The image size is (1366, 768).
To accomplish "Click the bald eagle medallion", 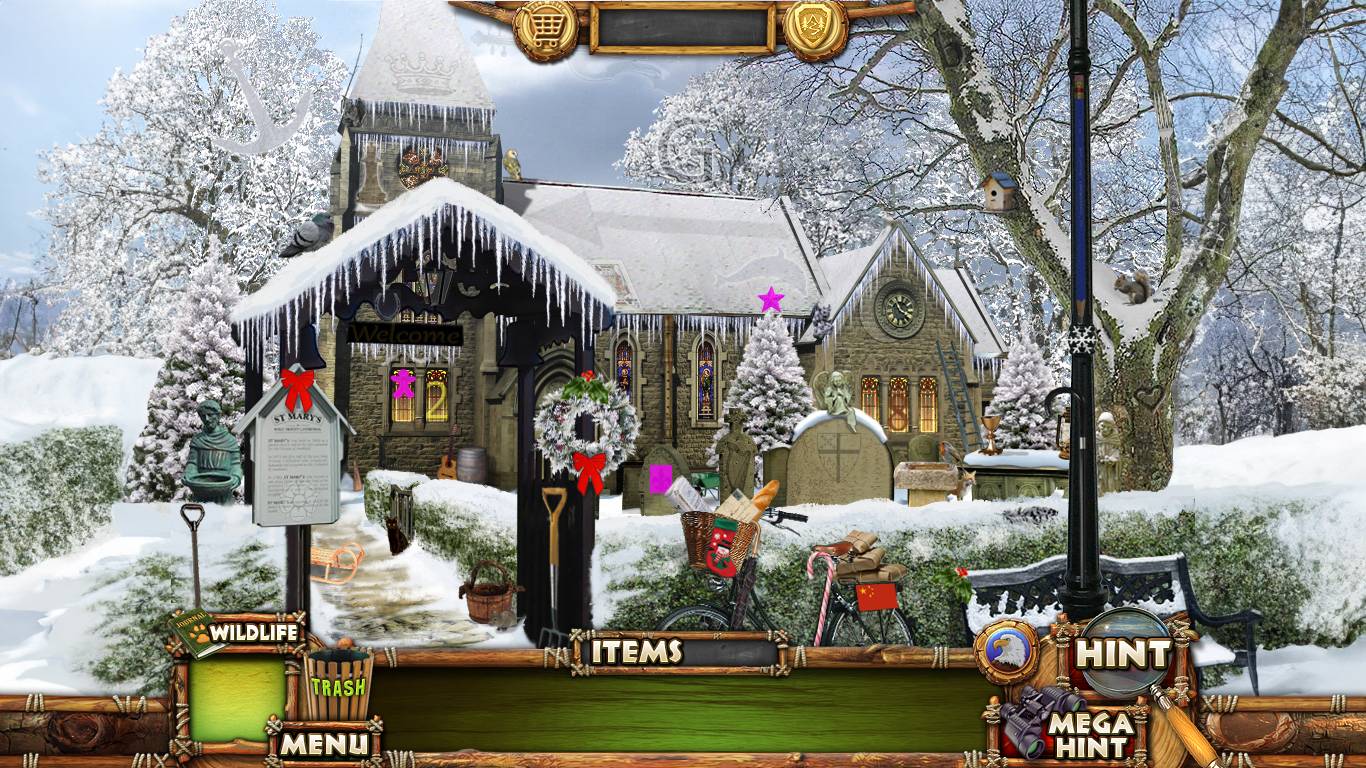I will point(1005,653).
